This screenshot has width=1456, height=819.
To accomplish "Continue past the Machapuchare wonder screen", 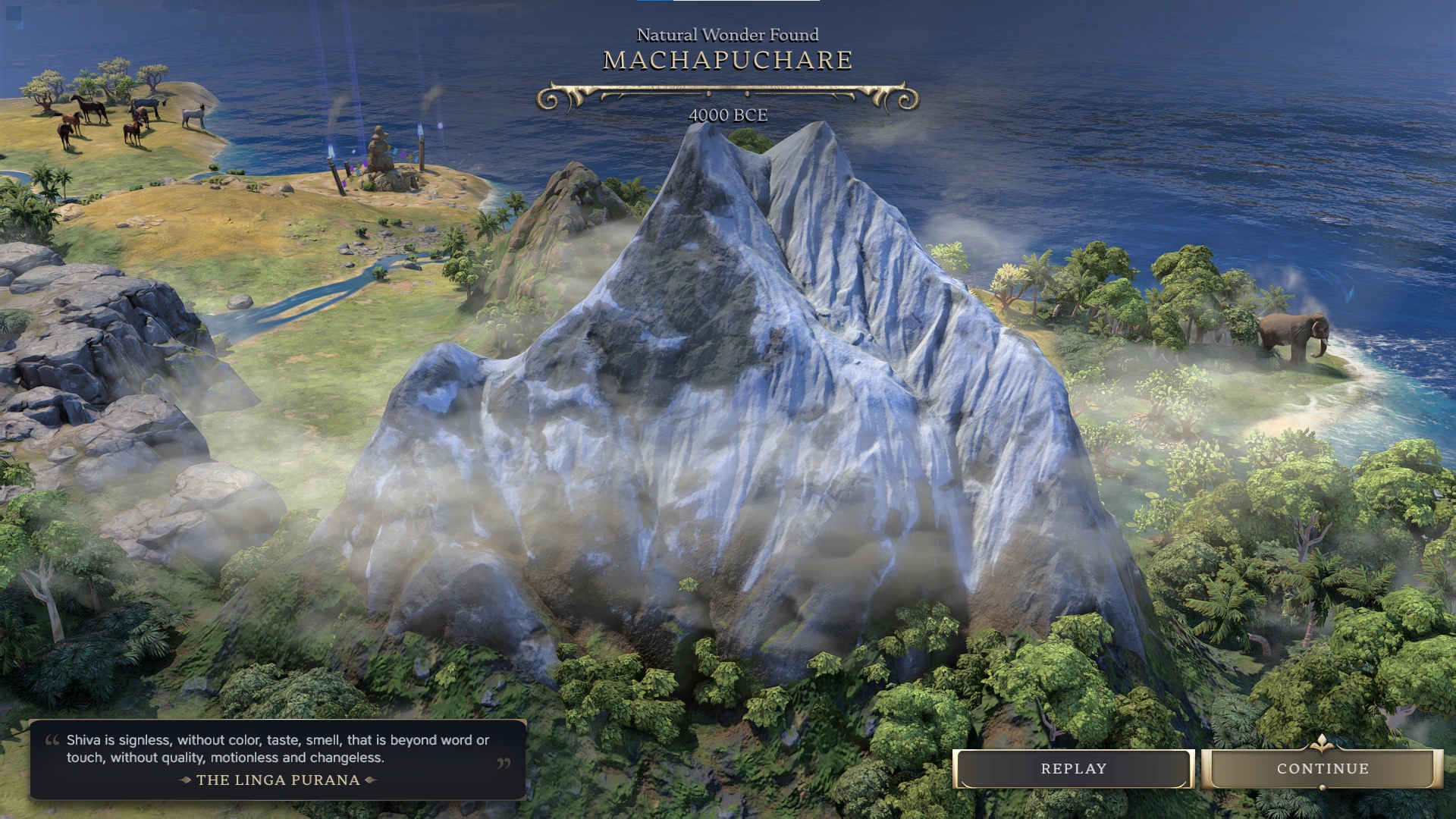I will pos(1323,769).
